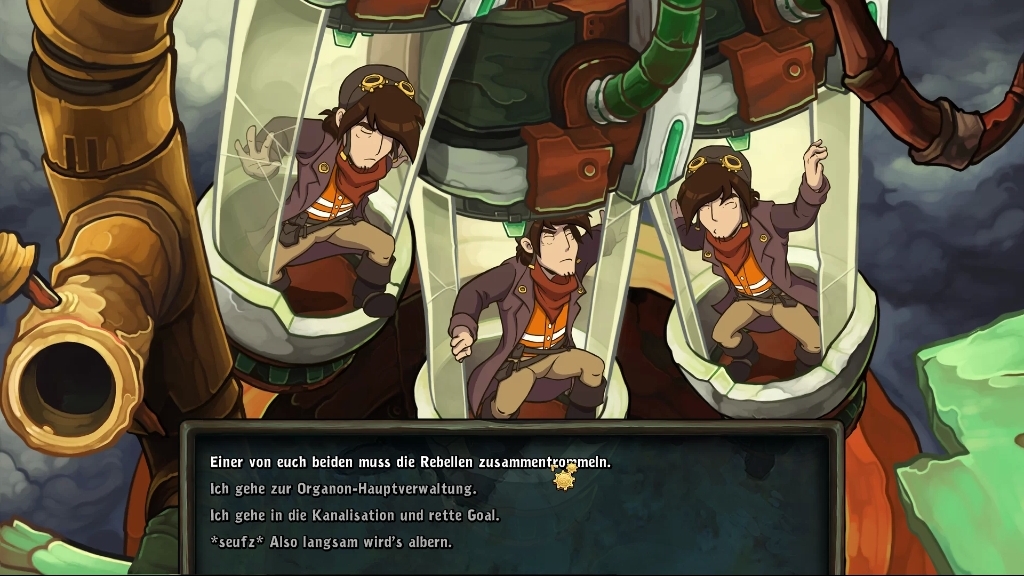Choose "Einer von euch beiden muss die Rebellen zusammentrommeln."
Viewport: 1024px width, 576px height.
click(x=410, y=463)
